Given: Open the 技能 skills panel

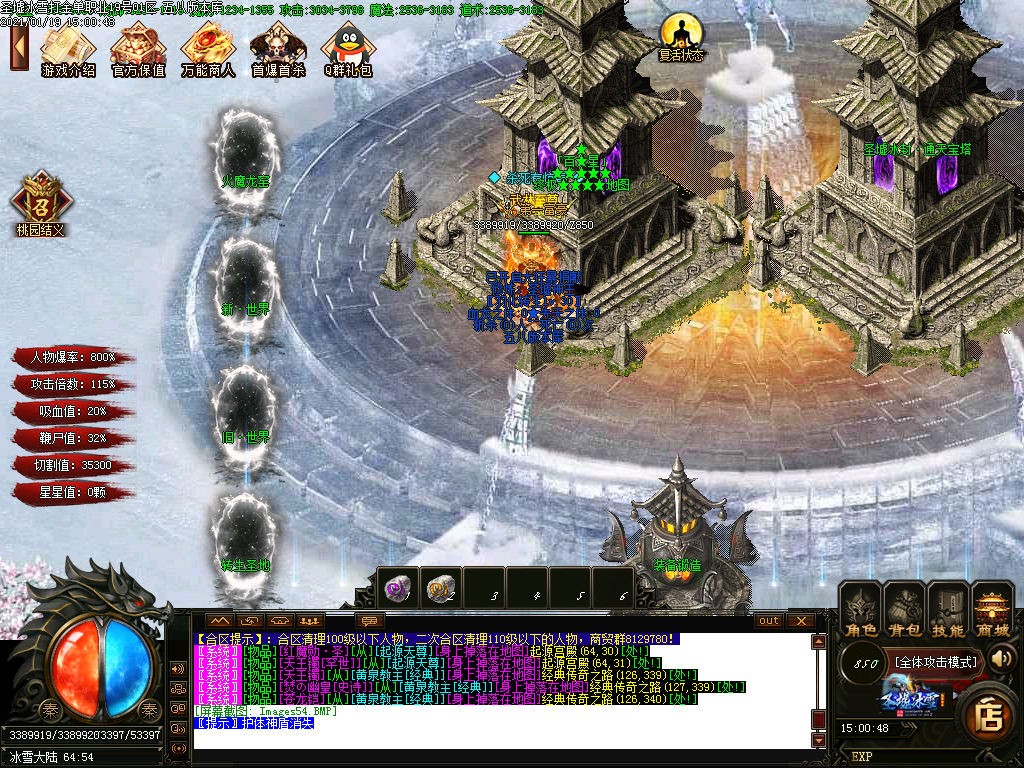Looking at the screenshot, I should tap(948, 610).
